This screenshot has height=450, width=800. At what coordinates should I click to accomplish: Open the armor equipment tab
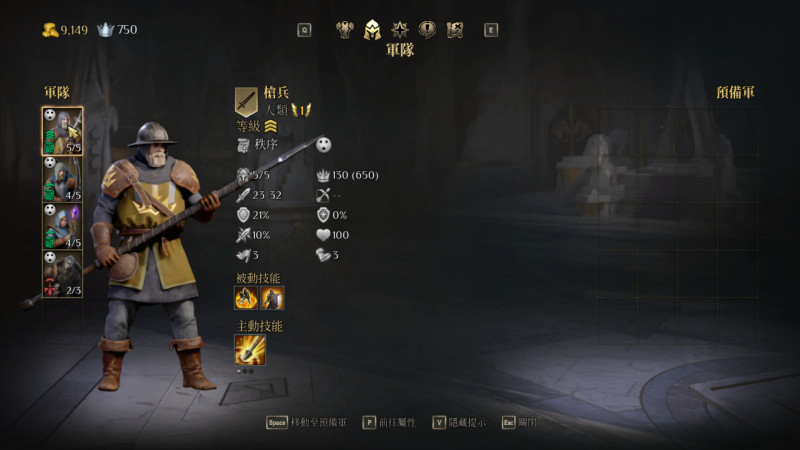346,29
